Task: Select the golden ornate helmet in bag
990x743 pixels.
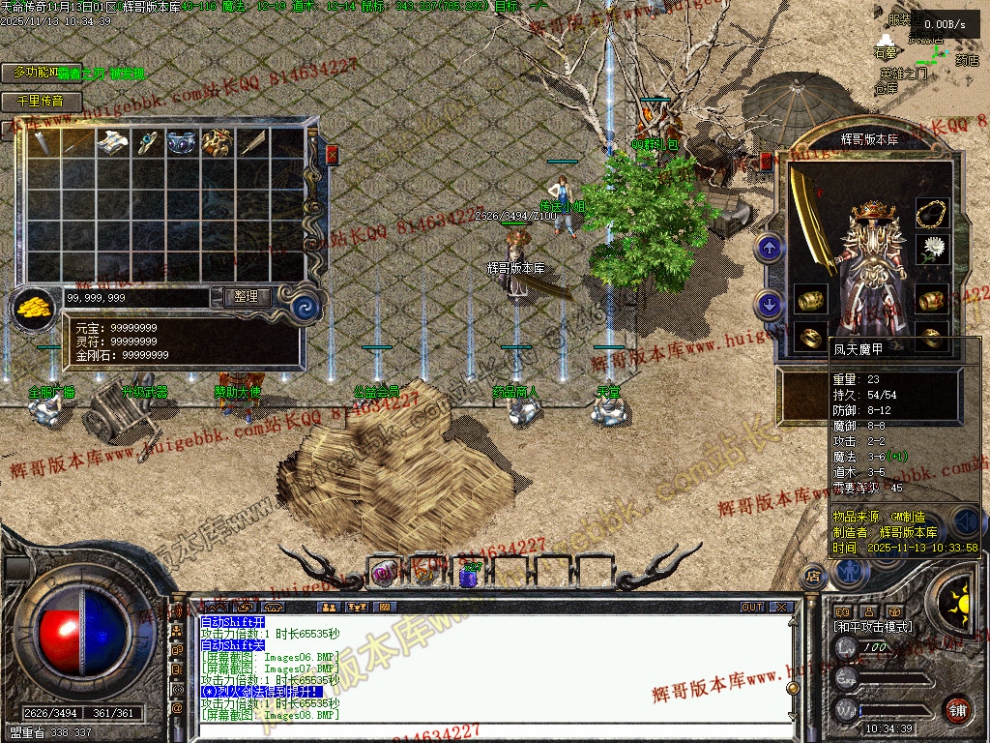Action: pyautogui.click(x=216, y=143)
